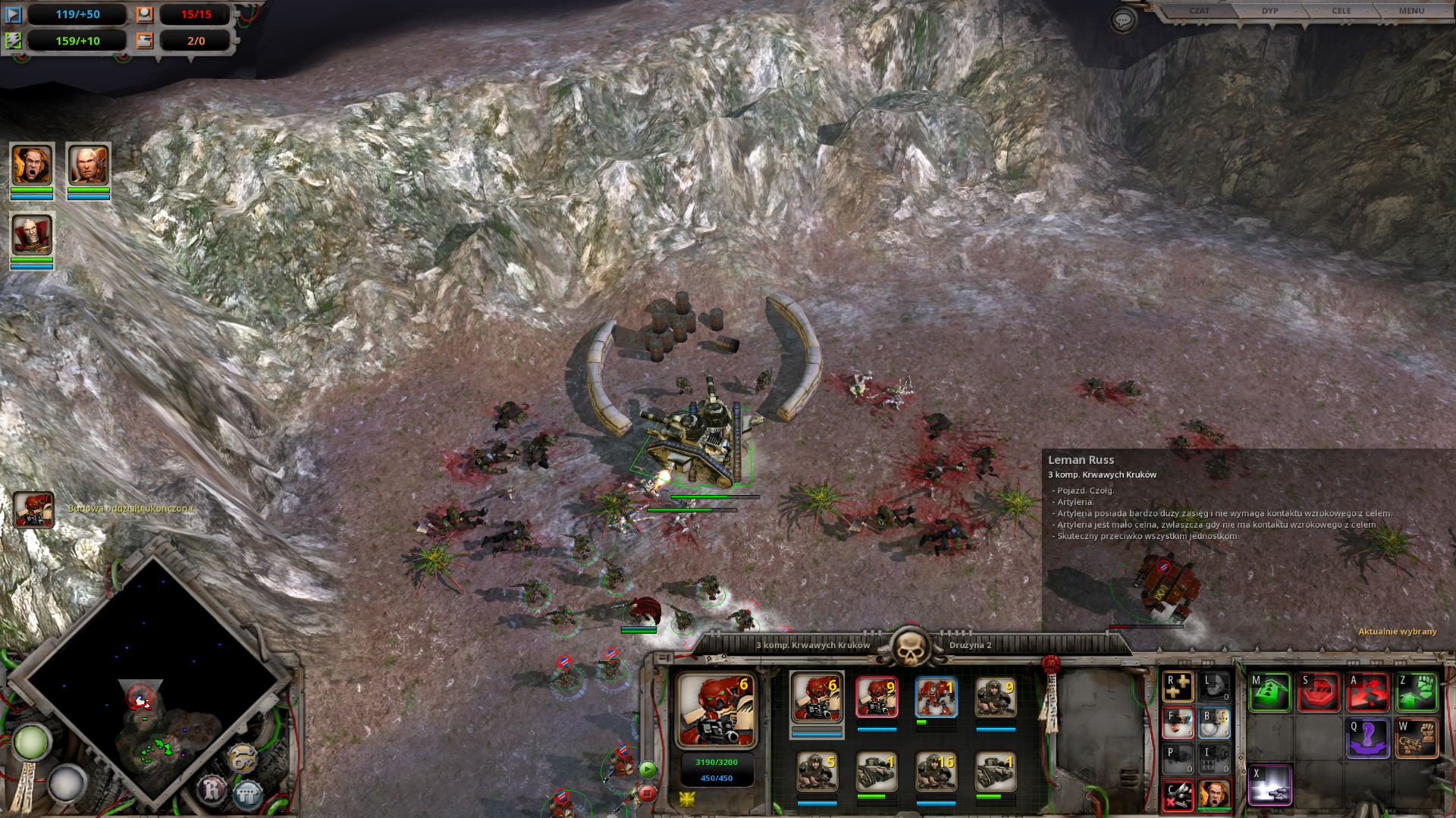The image size is (1456, 818).
Task: Open the DYP diplomacy panel
Action: 1269,11
